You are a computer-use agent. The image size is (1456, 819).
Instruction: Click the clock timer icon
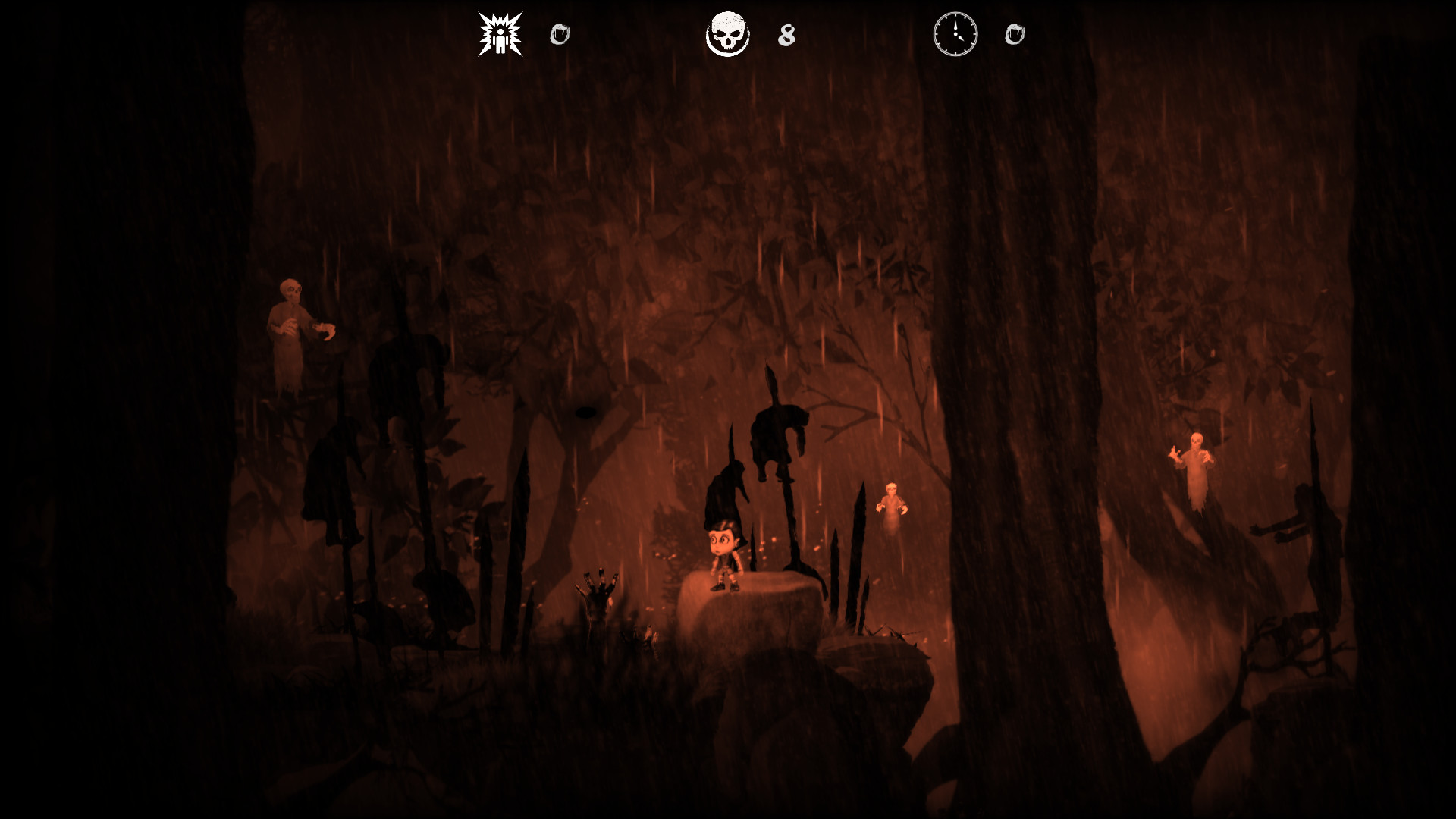[x=955, y=33]
